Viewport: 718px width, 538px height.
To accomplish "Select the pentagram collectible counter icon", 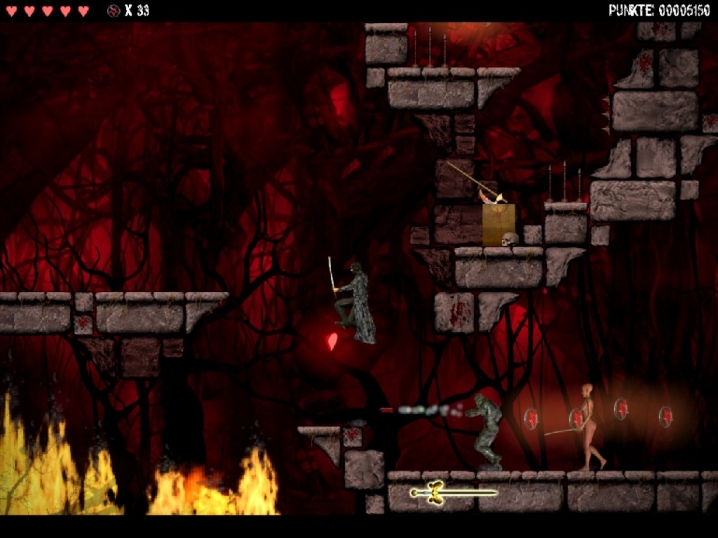I will [x=113, y=11].
